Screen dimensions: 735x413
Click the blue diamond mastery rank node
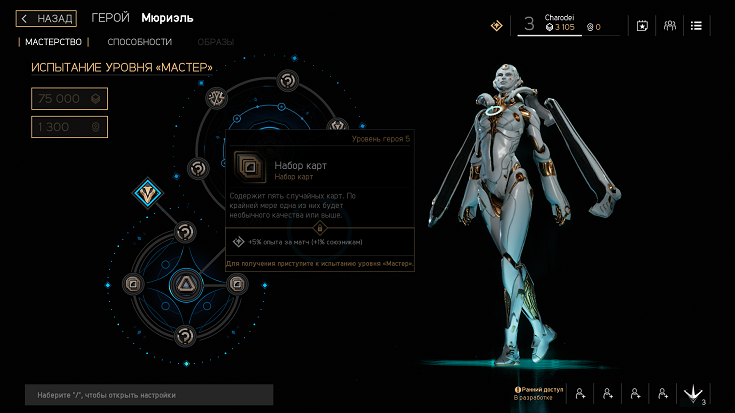point(150,192)
